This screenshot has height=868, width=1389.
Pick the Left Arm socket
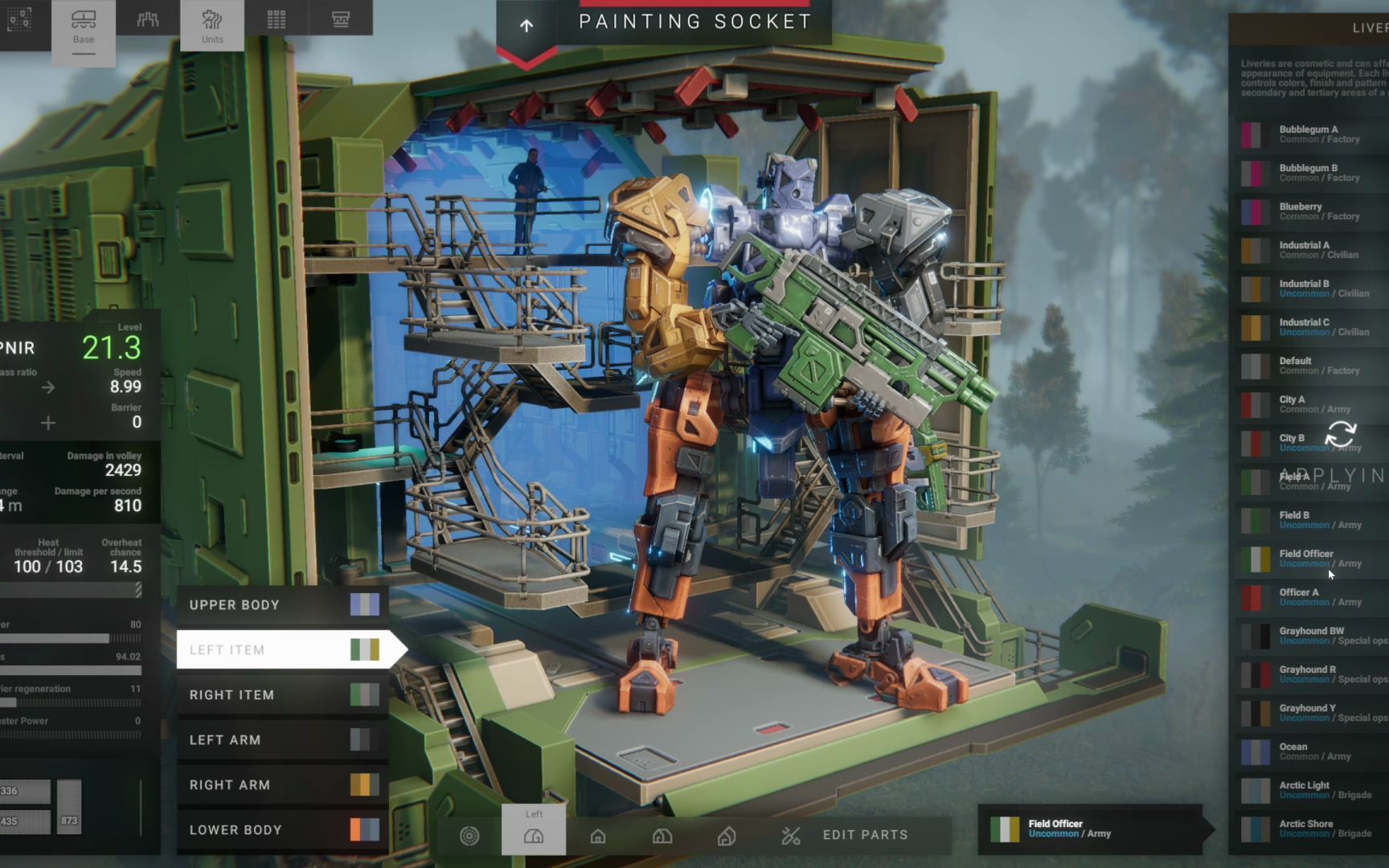(x=283, y=740)
